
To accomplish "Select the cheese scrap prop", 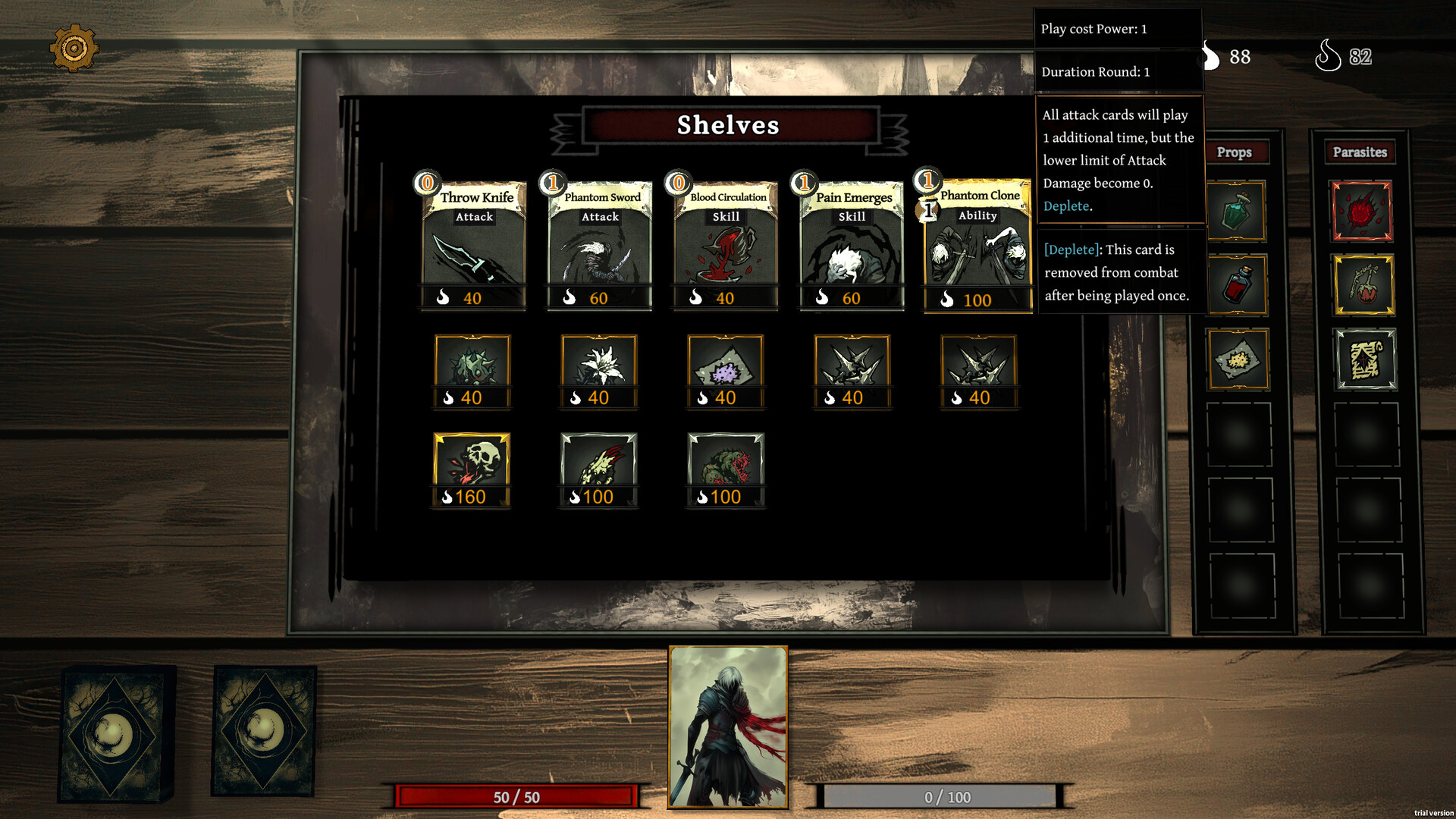I will pyautogui.click(x=1236, y=359).
